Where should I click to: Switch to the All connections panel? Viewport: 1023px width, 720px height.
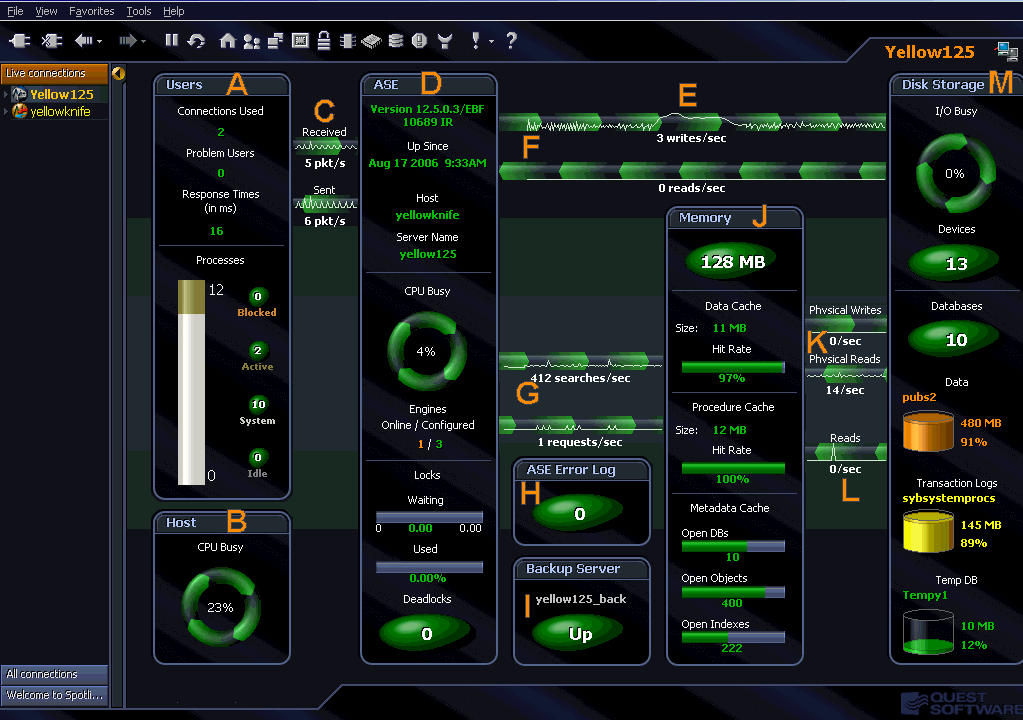(x=54, y=674)
